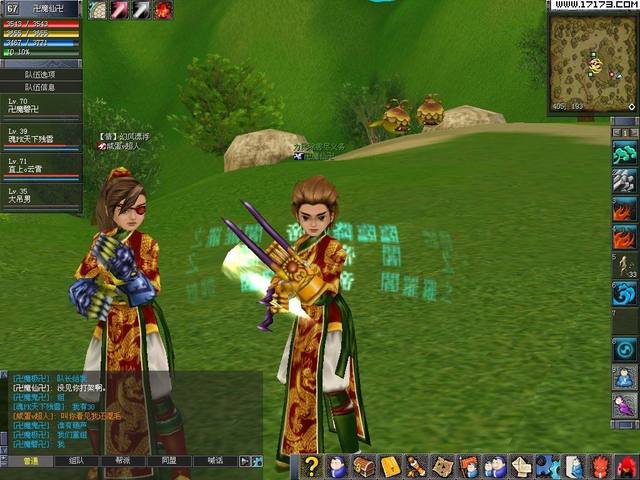
Task: Select the item slot showing count 33
Action: point(624,265)
